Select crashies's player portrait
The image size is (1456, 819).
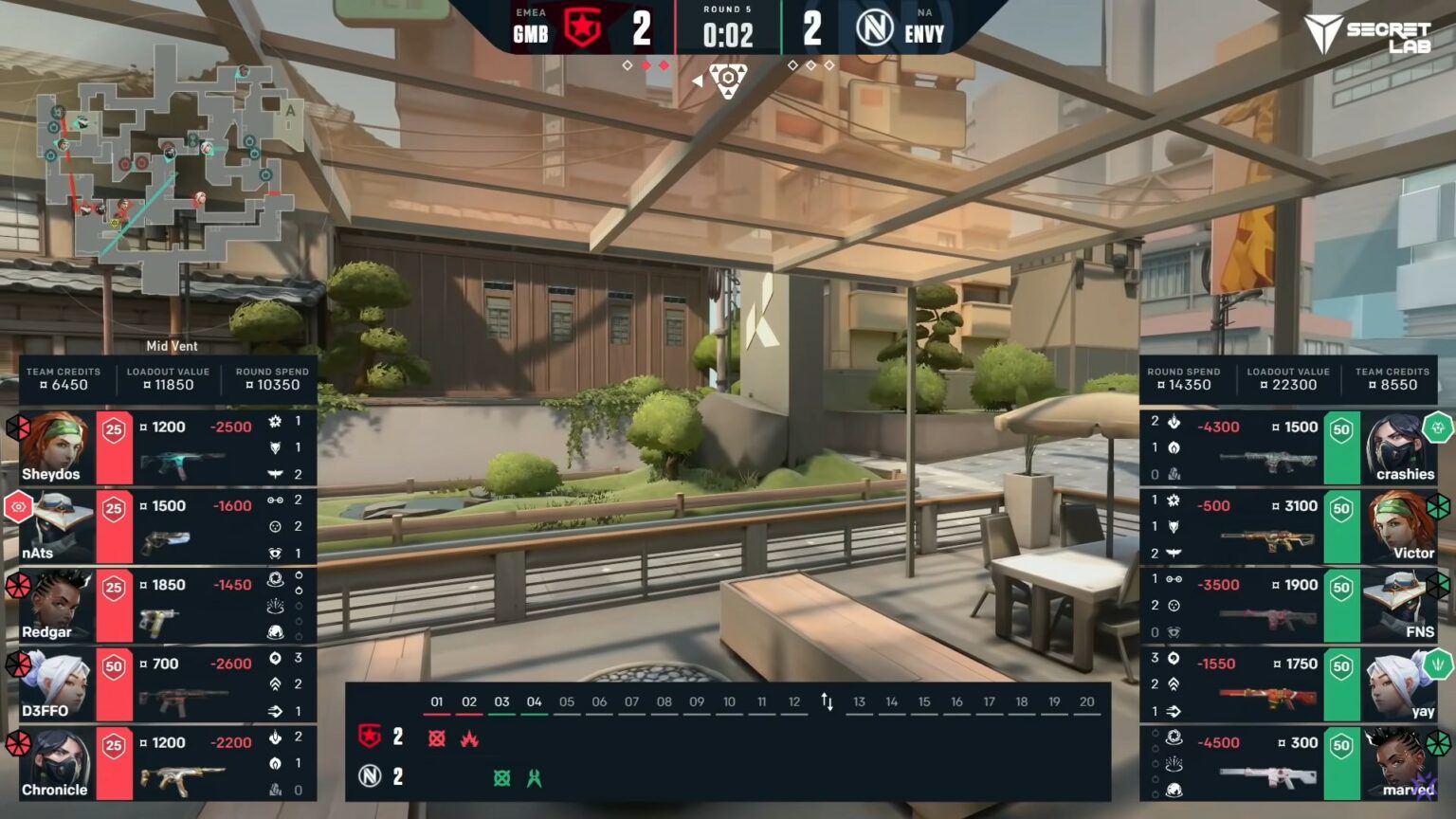(x=1399, y=446)
